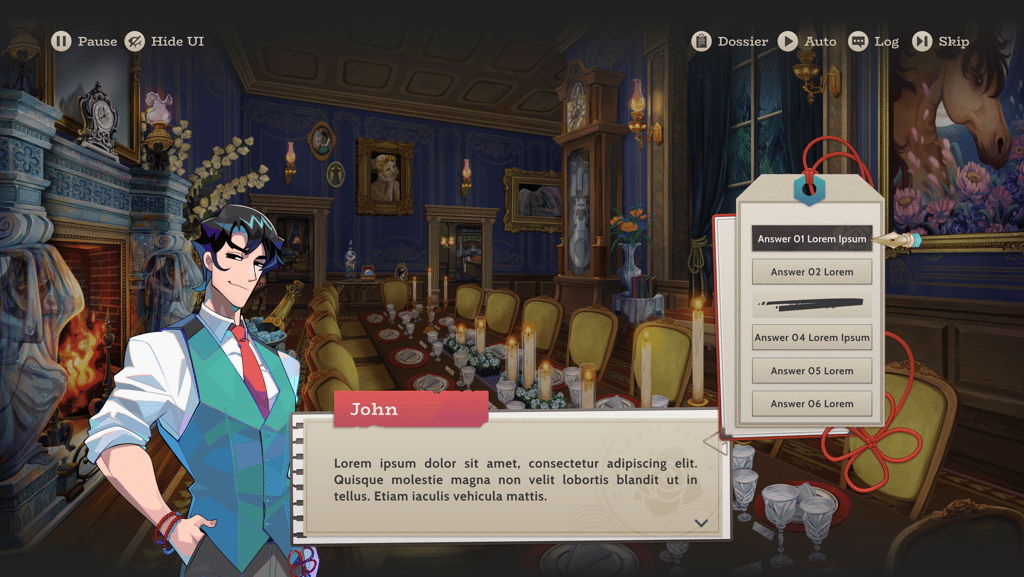
Task: Open the dialogue Log
Action: click(x=873, y=41)
